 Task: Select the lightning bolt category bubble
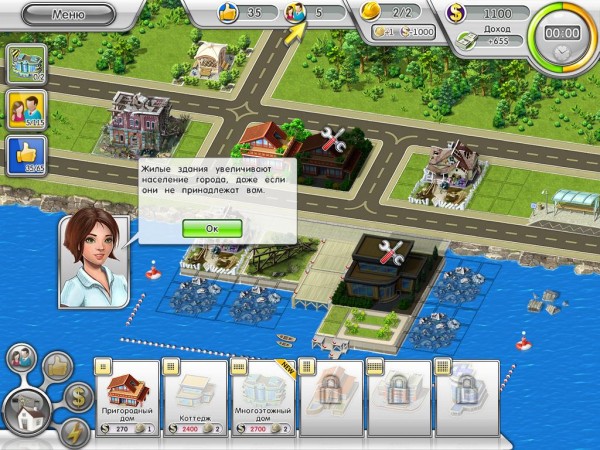(75, 430)
